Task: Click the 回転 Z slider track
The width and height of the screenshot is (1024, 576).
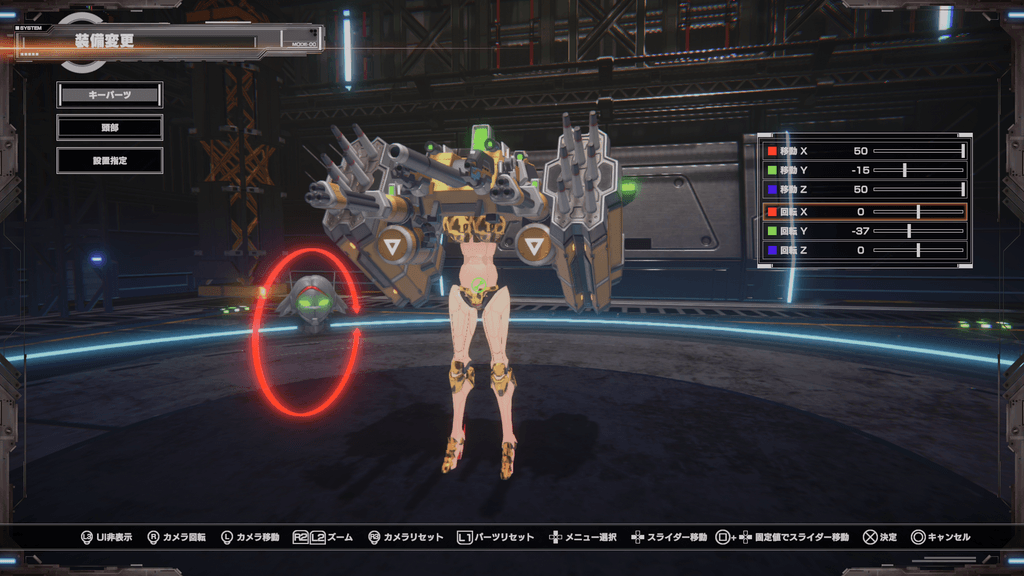Action: click(x=918, y=250)
